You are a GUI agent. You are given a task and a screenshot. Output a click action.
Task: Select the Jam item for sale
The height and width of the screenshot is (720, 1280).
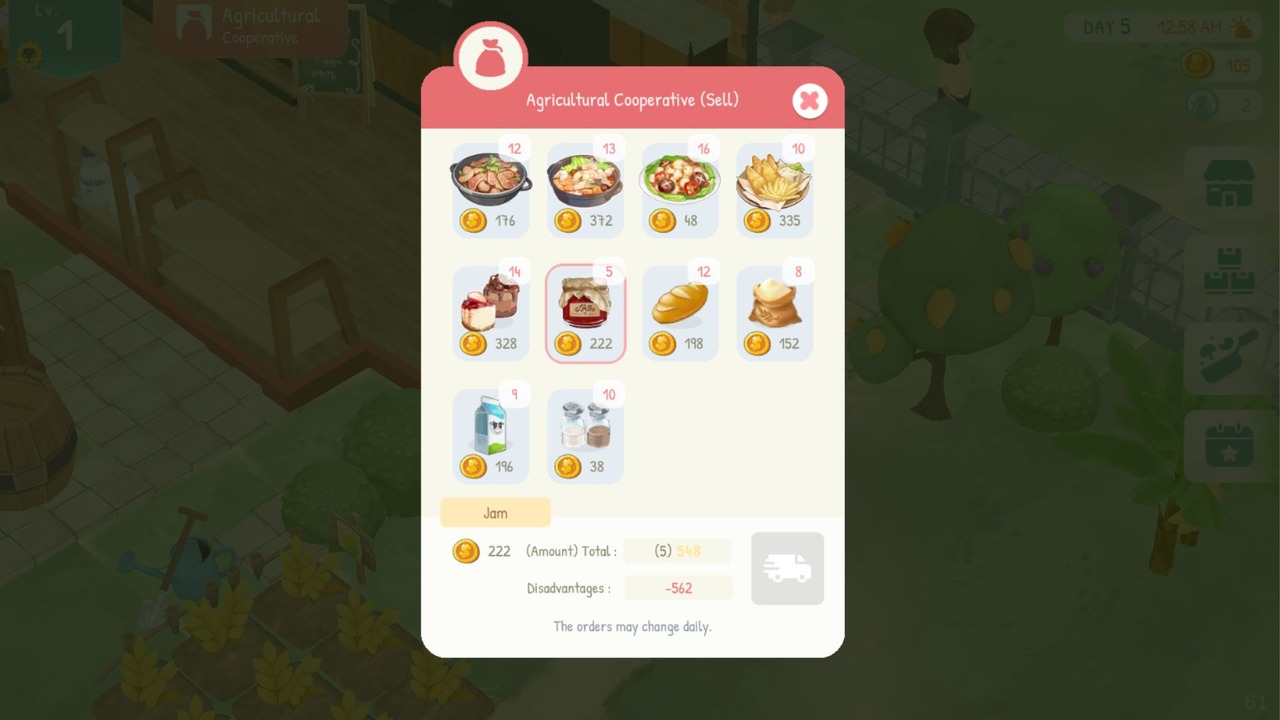[x=585, y=310]
